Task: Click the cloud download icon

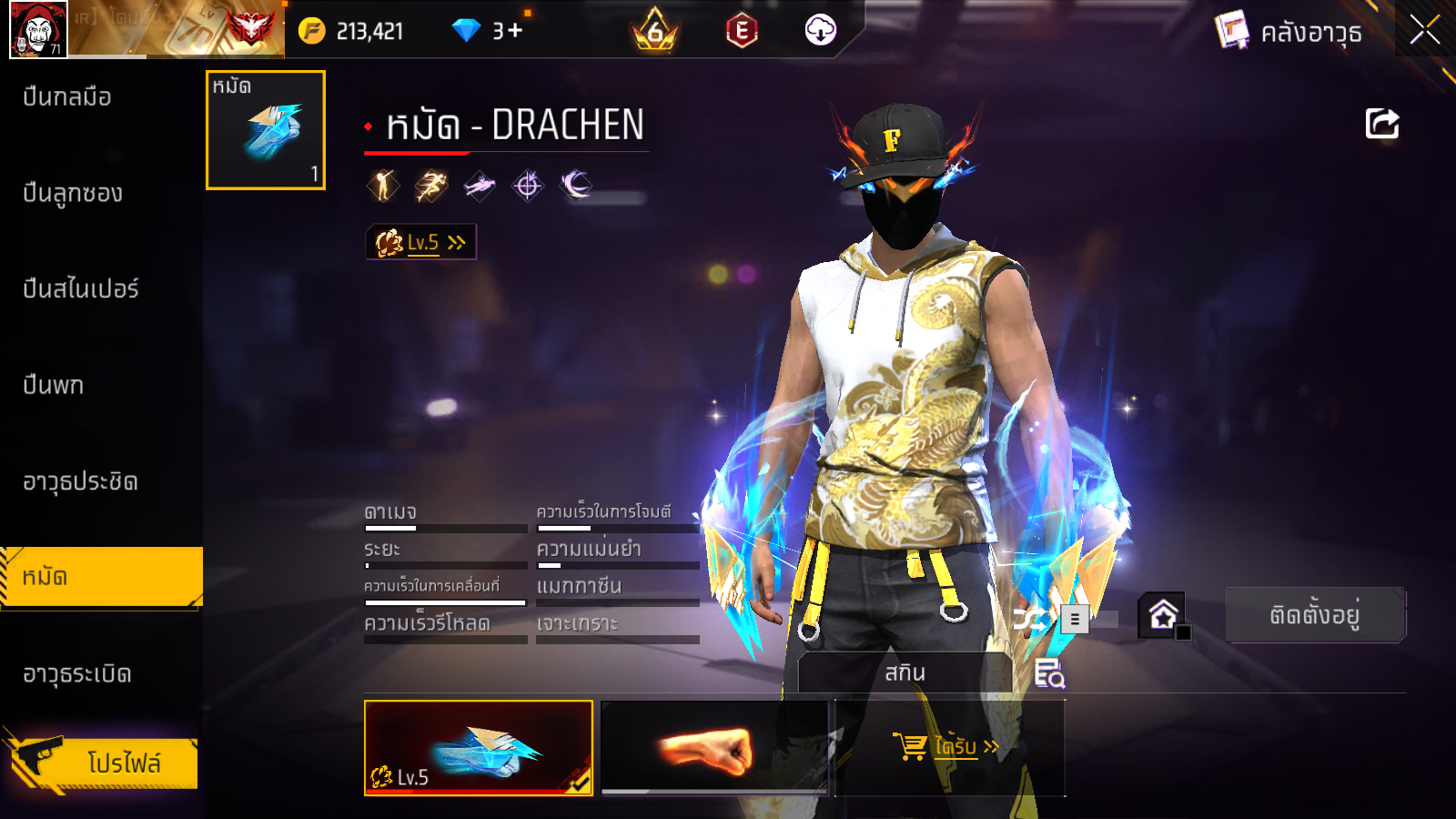Action: pos(820,31)
